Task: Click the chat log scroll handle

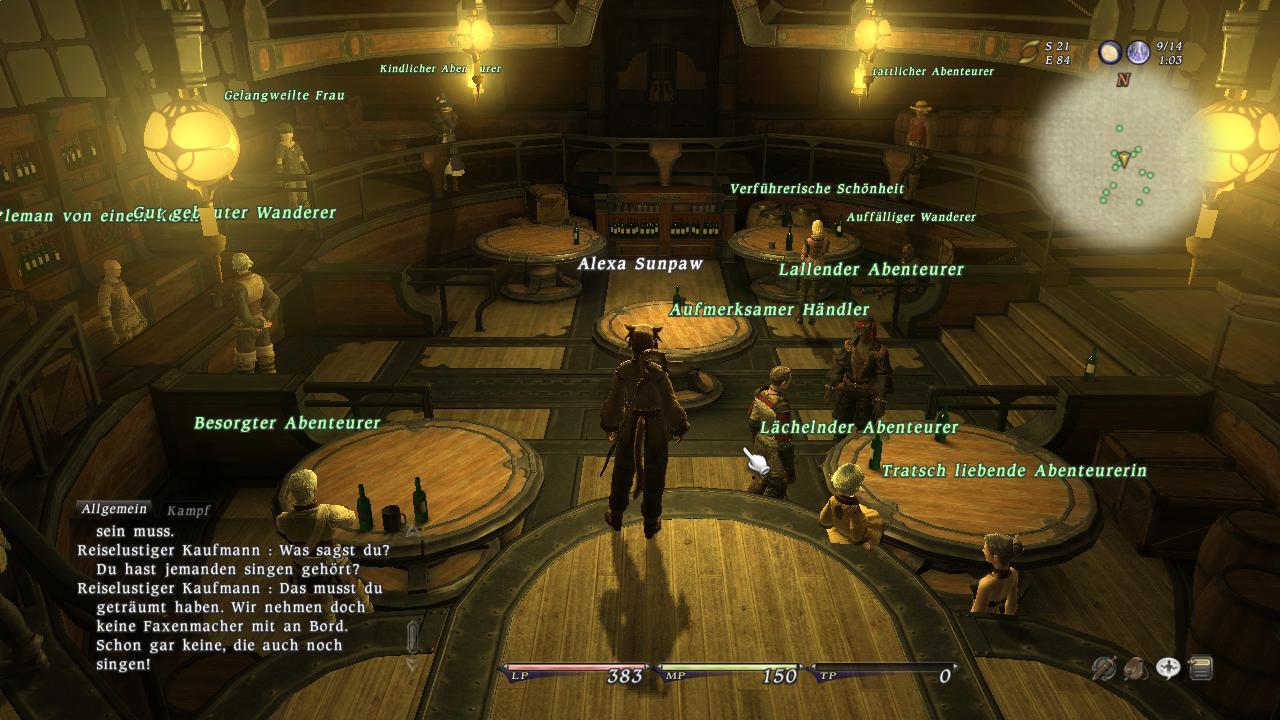Action: click(413, 637)
